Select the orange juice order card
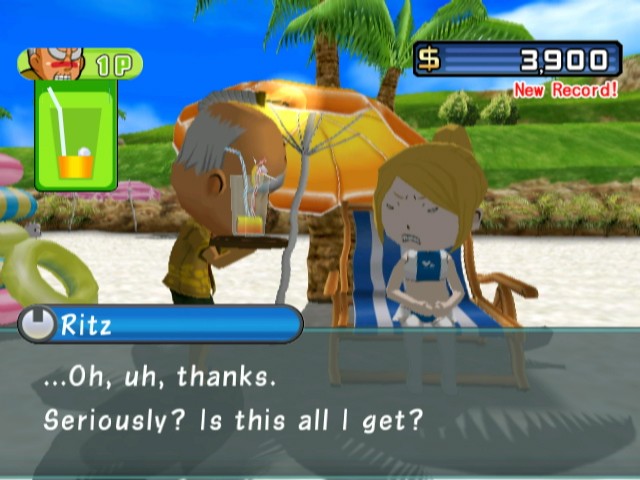The image size is (640, 480). 76,136
